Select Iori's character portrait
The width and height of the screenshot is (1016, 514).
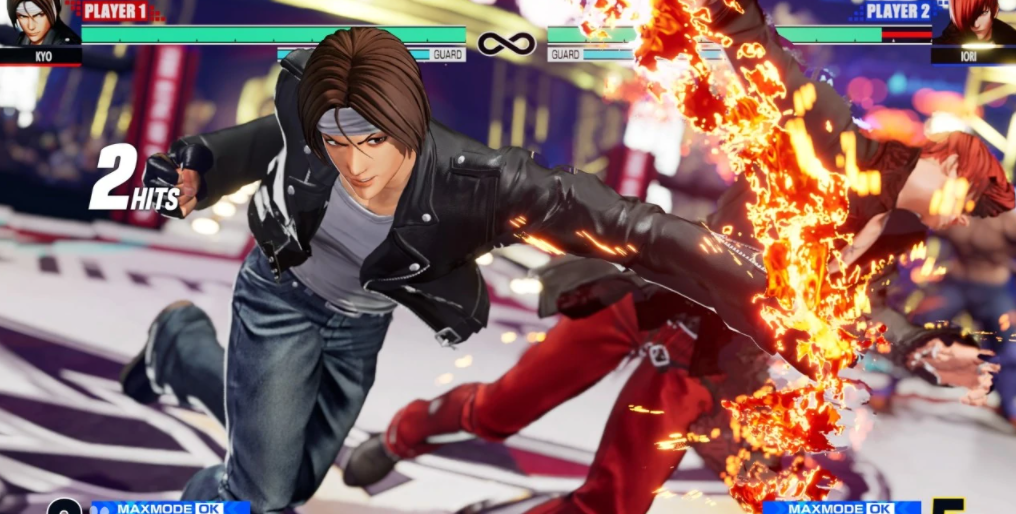point(974,24)
